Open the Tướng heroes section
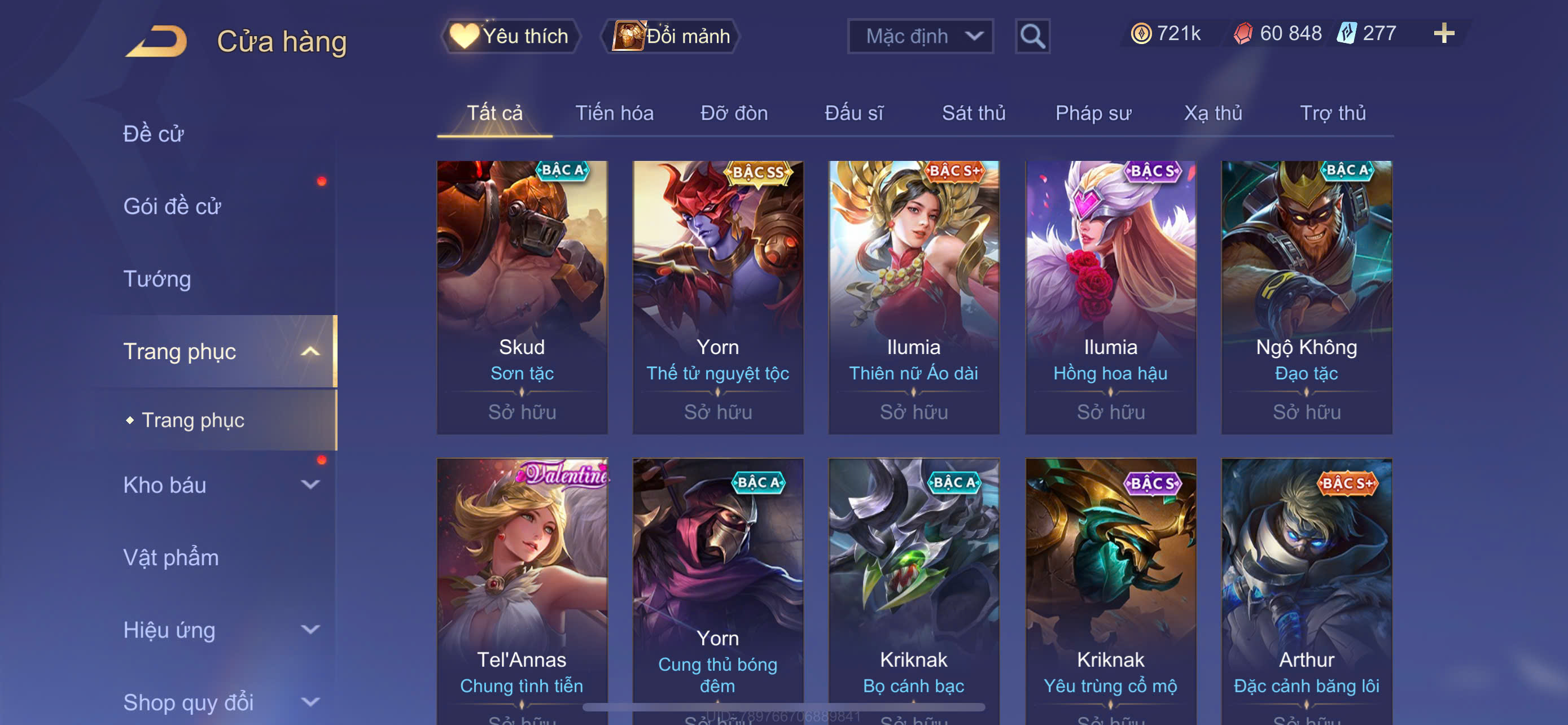Viewport: 1568px width, 725px height. coord(157,279)
